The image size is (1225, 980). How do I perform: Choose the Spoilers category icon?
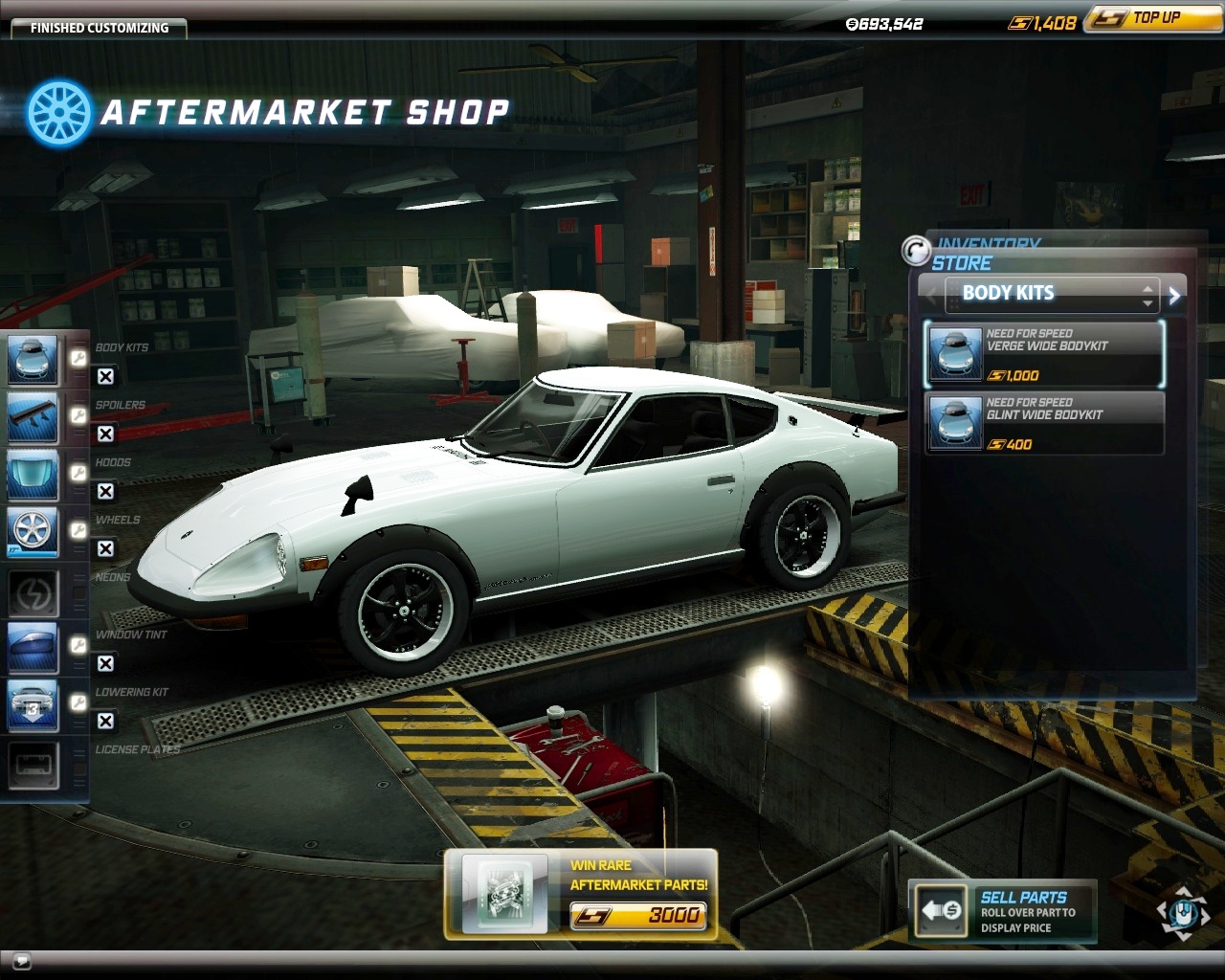(x=33, y=417)
